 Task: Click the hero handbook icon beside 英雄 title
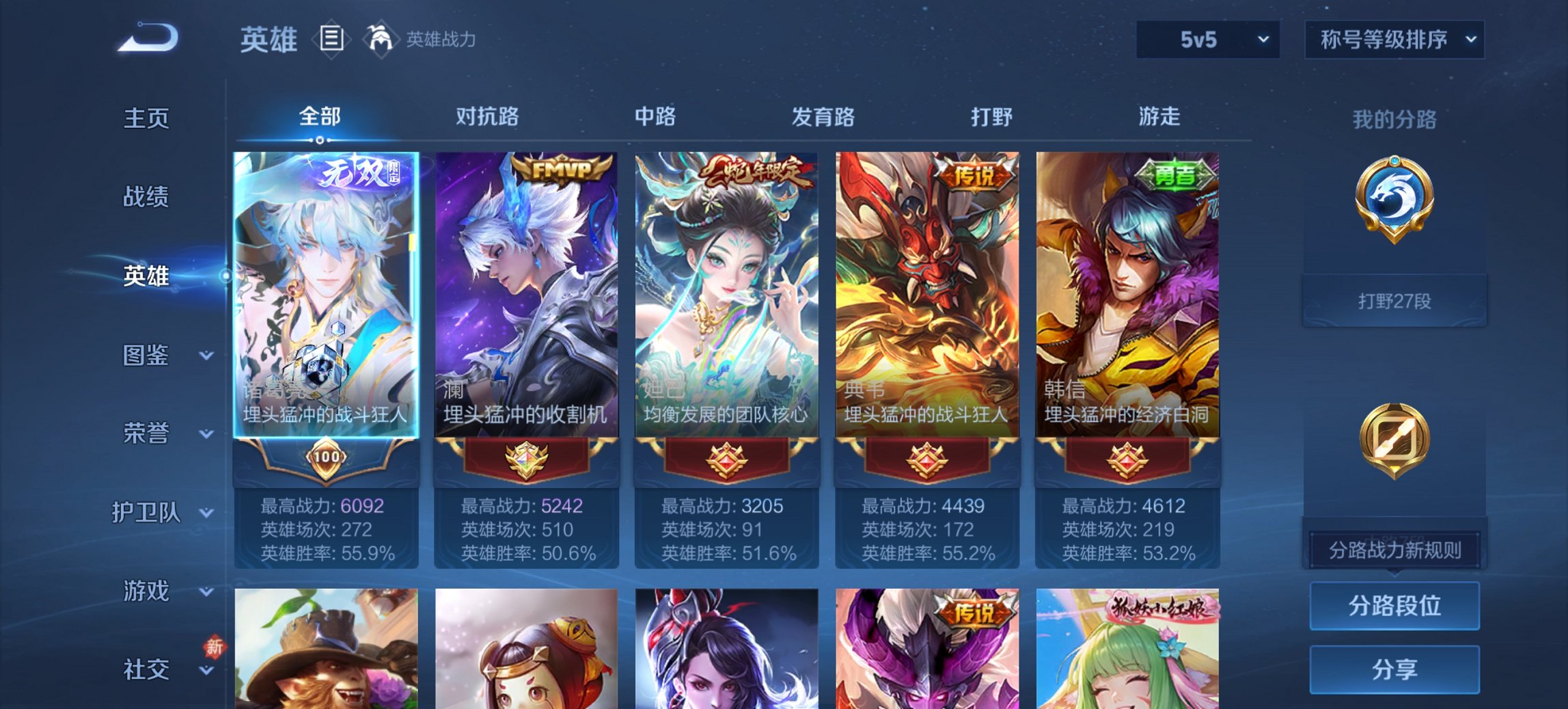tap(332, 39)
